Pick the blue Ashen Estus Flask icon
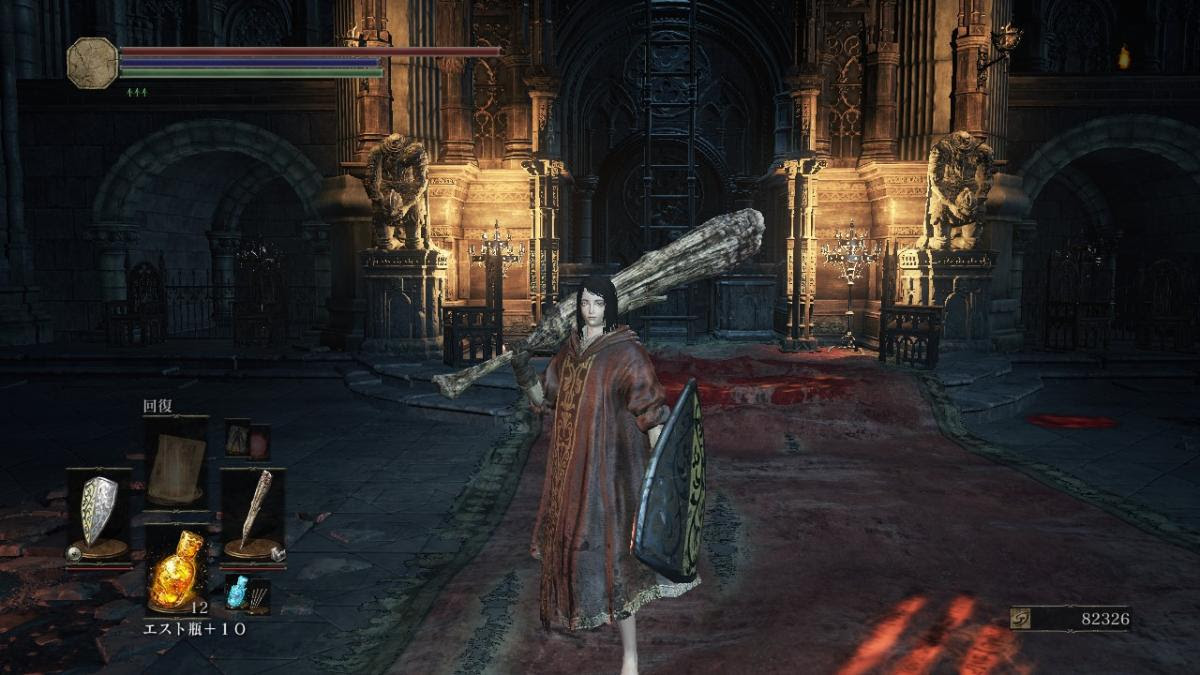This screenshot has width=1200, height=675. click(236, 591)
